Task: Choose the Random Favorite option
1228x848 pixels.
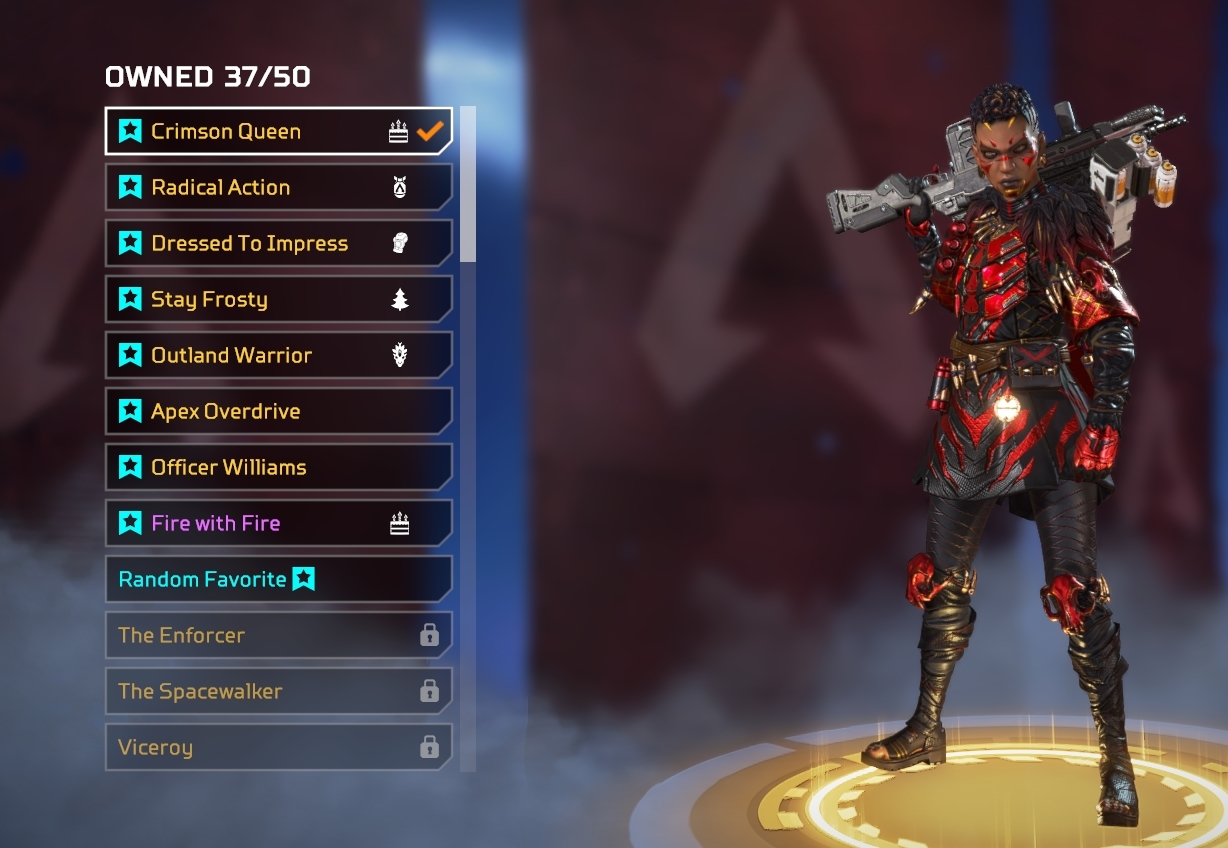Action: pos(260,579)
